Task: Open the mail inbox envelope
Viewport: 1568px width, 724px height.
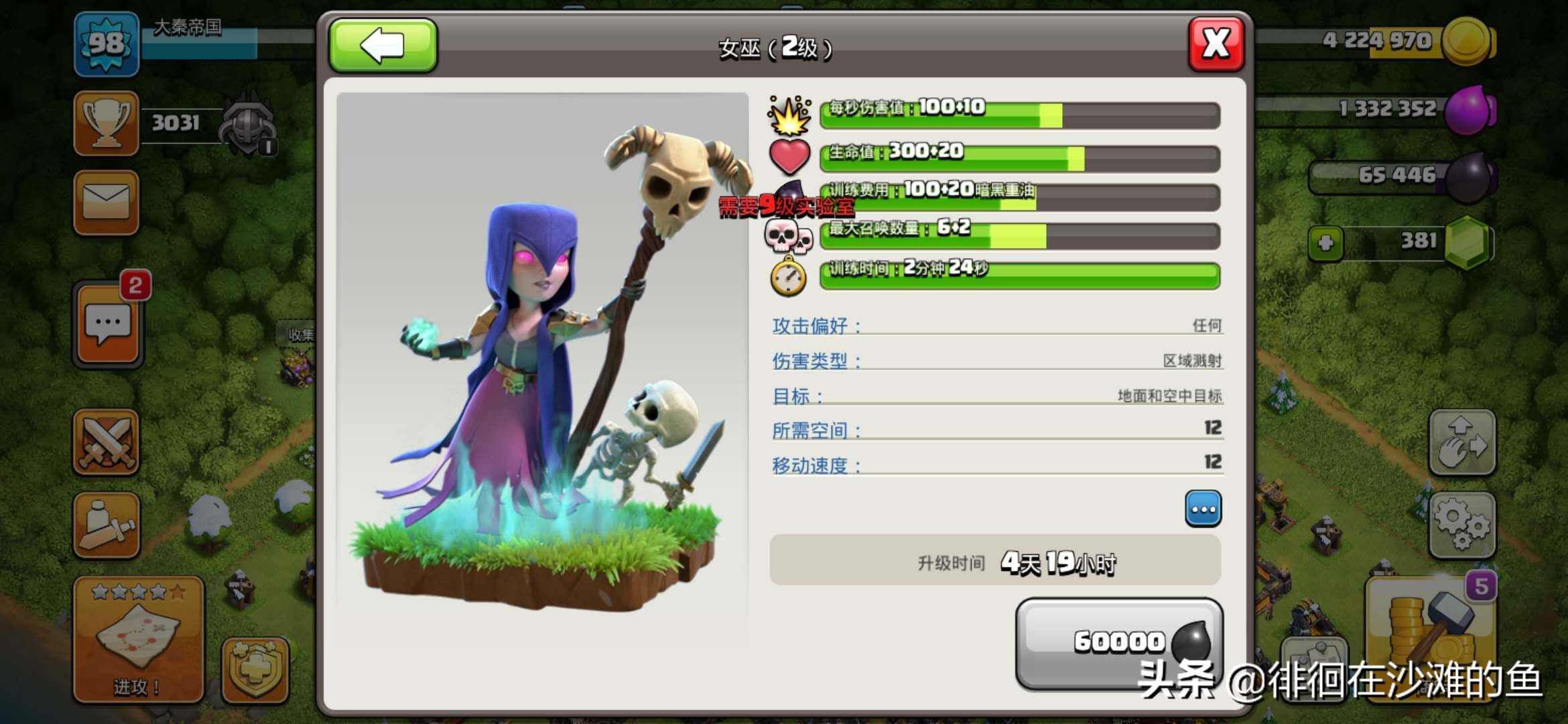Action: click(x=107, y=202)
